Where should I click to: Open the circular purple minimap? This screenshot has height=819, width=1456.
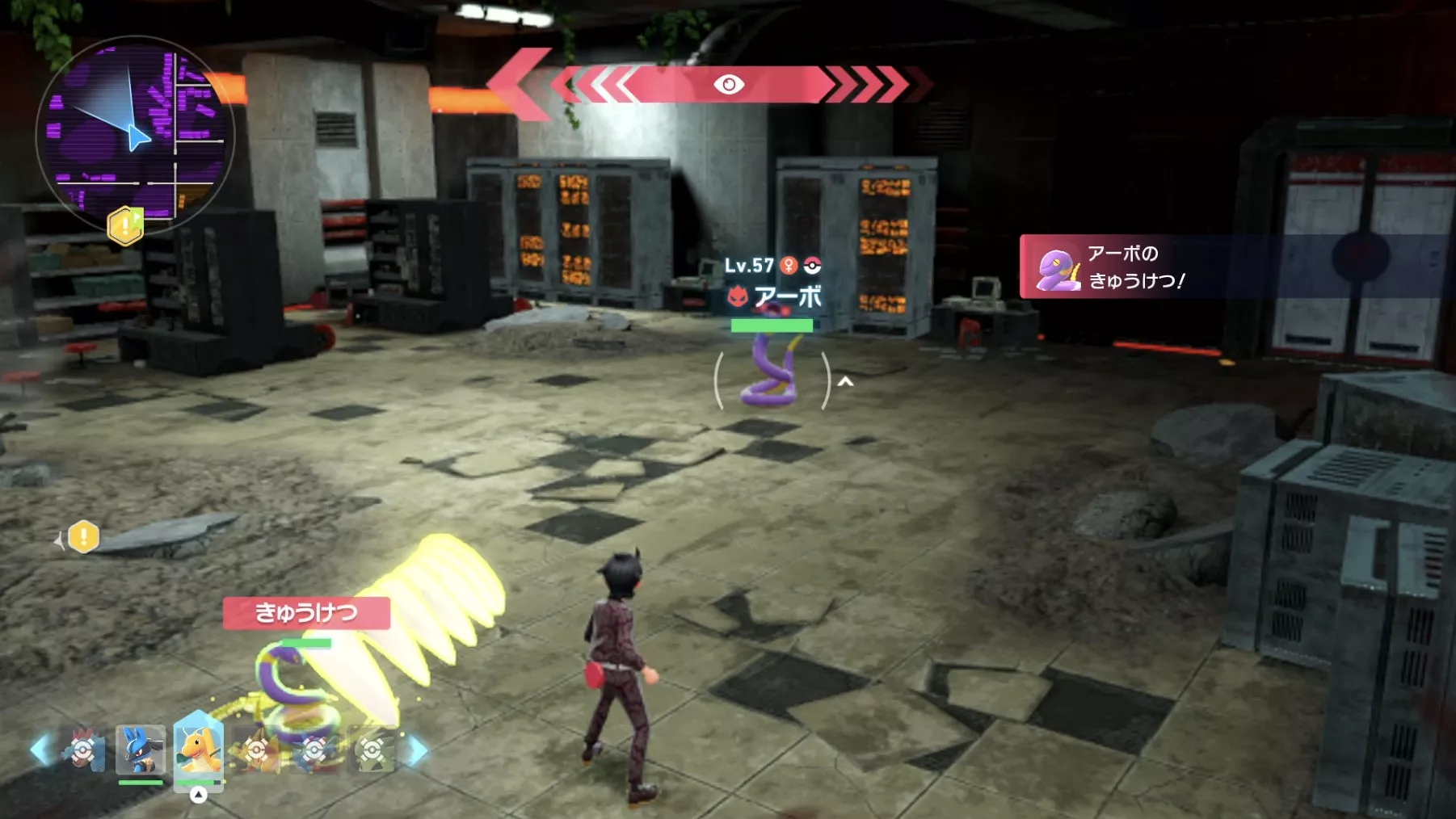pos(135,133)
